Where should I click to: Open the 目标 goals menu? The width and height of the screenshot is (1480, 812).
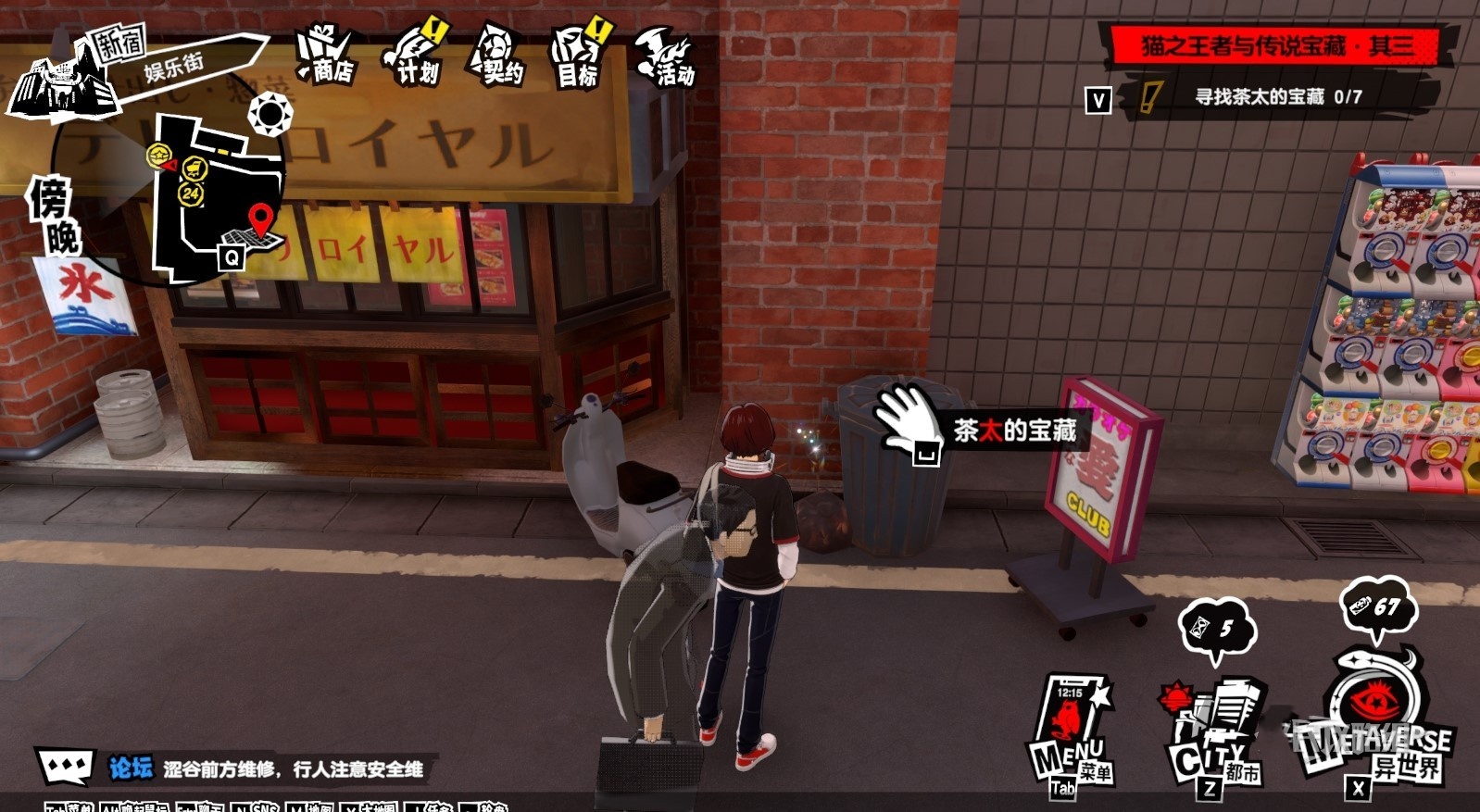click(581, 57)
